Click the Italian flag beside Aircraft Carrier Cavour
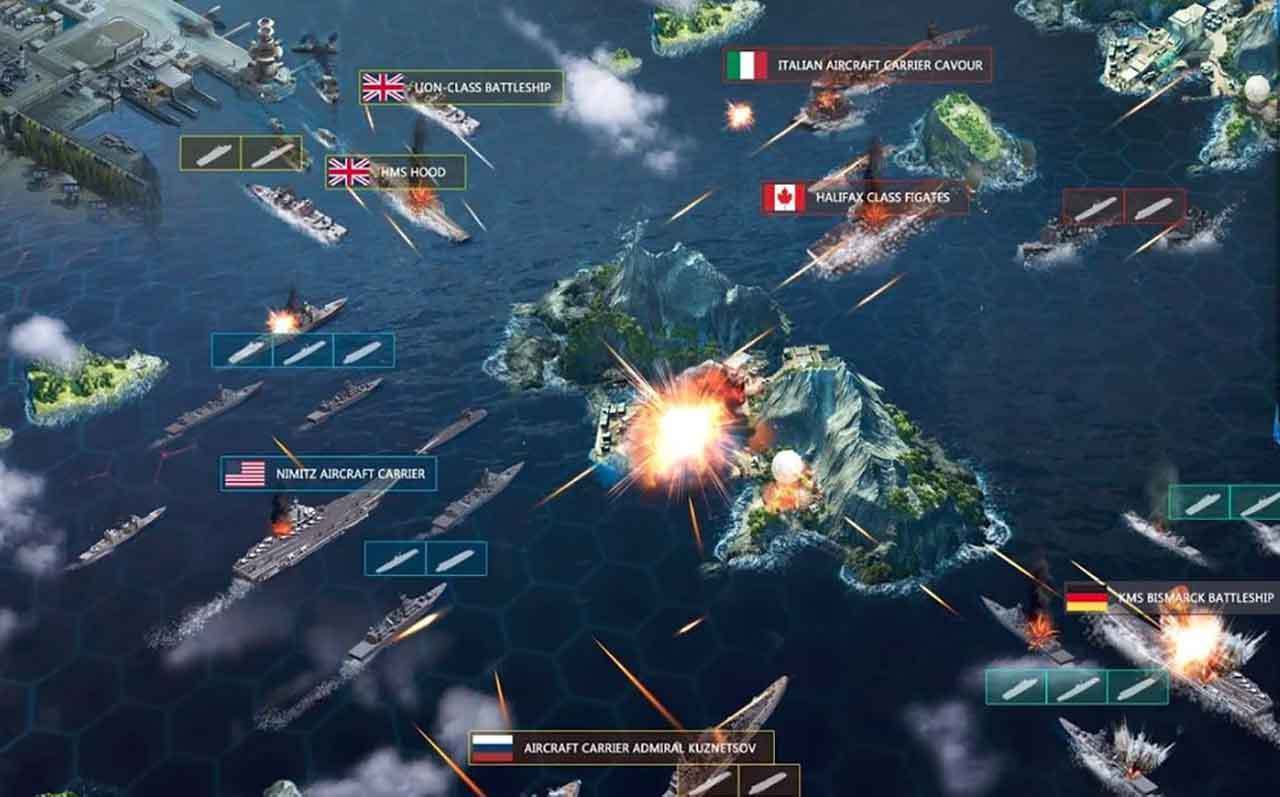Screen dimensions: 1280x797 [x=748, y=65]
